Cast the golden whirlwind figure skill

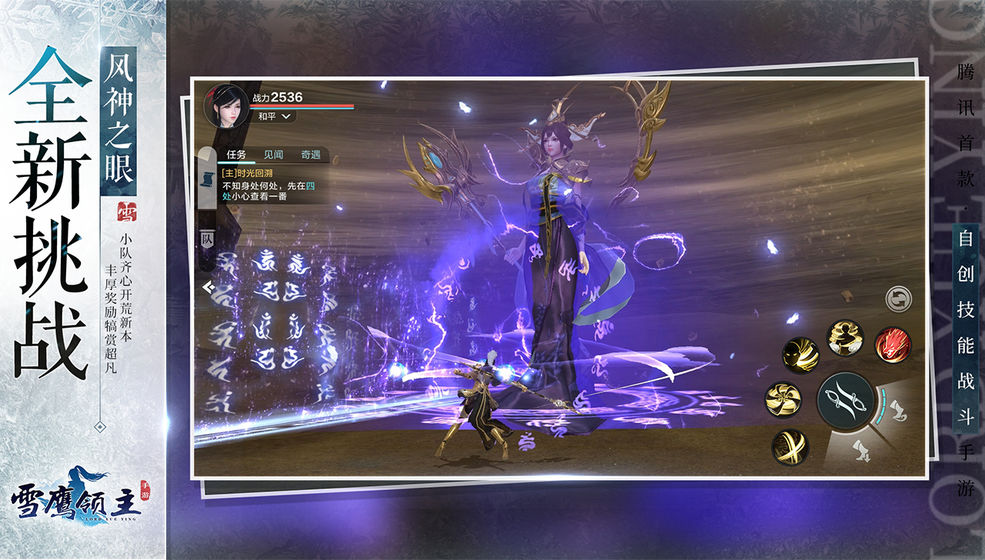click(845, 337)
